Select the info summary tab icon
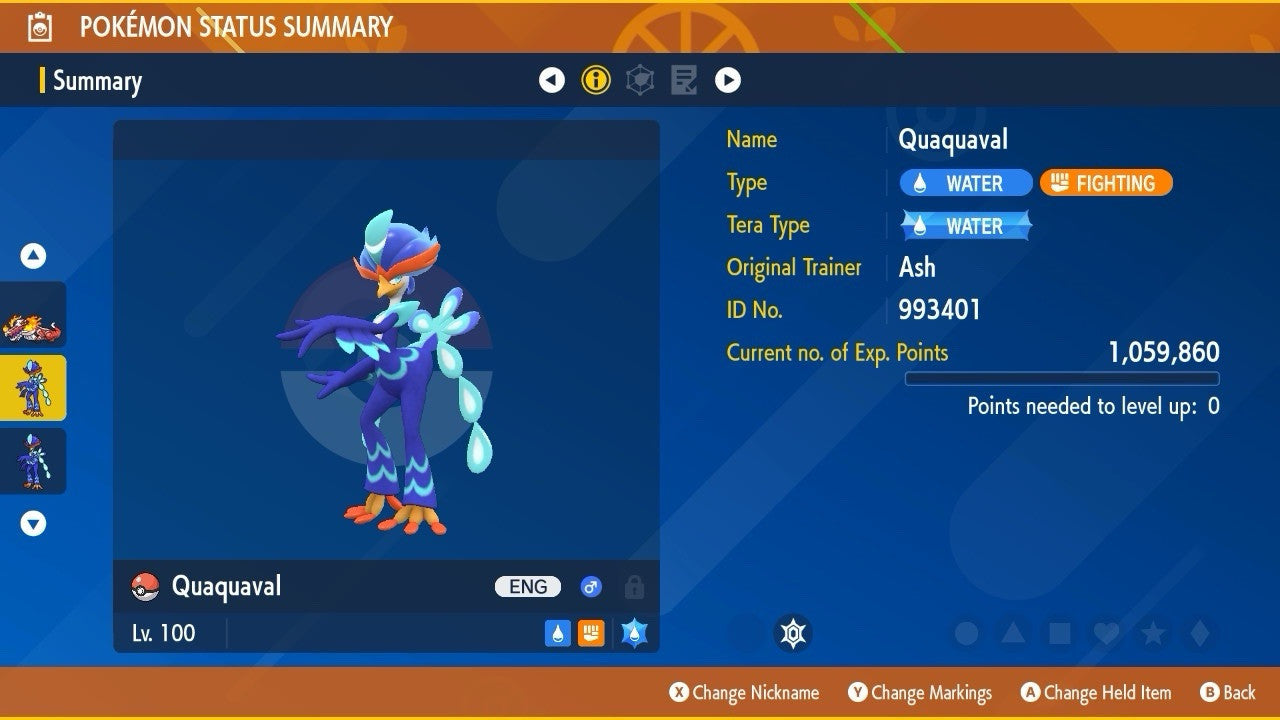The height and width of the screenshot is (720, 1280). coord(596,80)
